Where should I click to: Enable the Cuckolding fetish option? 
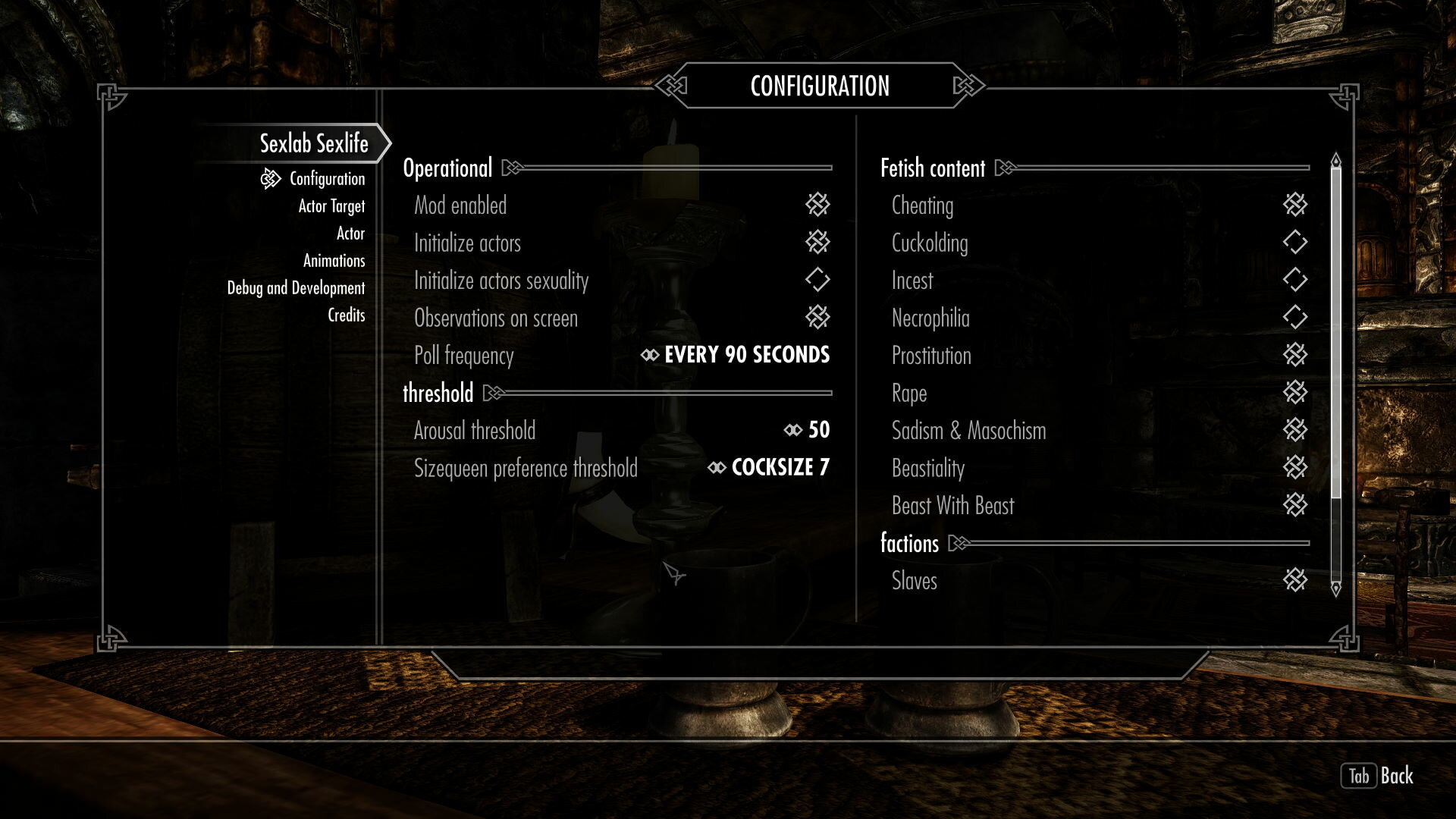pos(1294,243)
